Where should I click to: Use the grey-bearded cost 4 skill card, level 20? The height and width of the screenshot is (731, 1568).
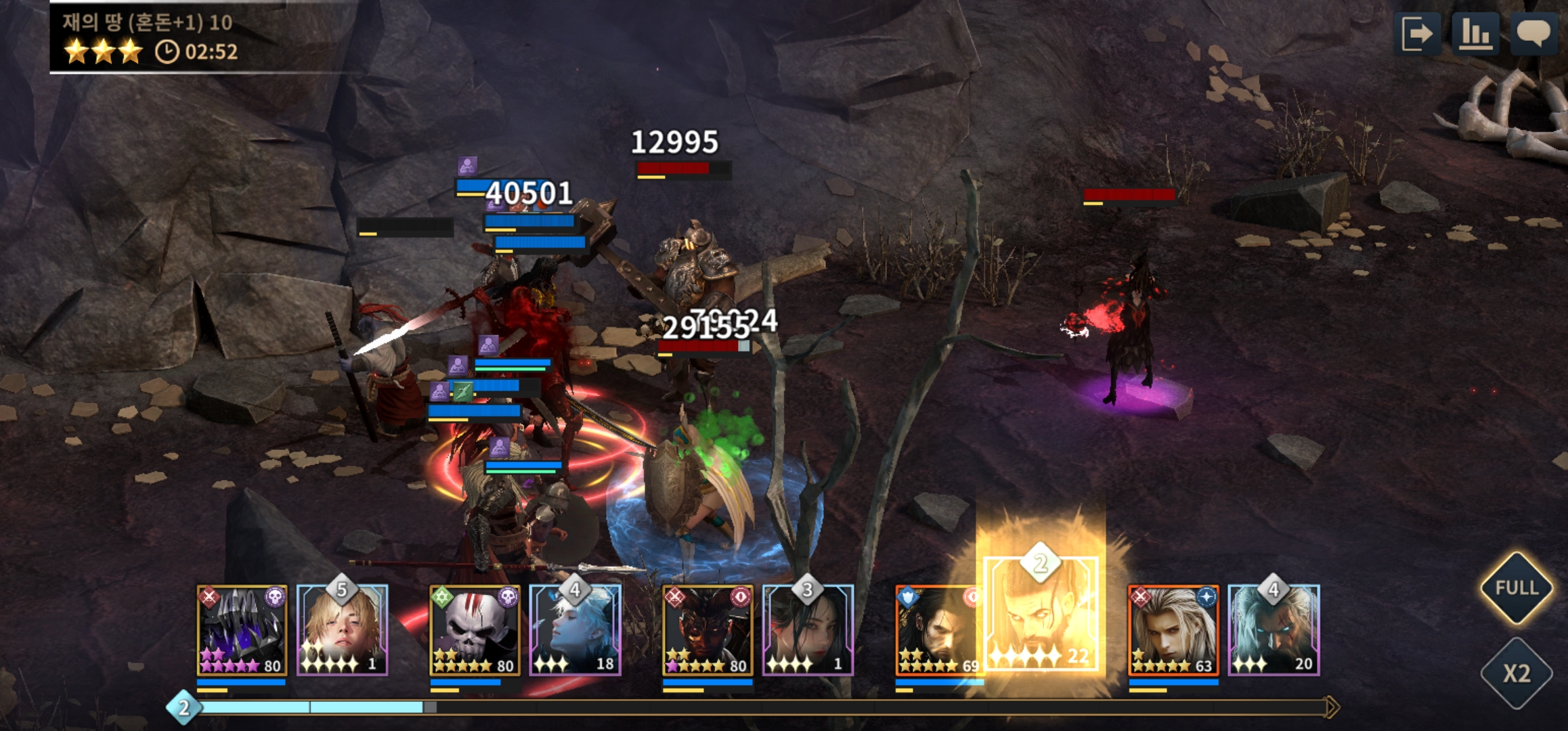(1273, 630)
